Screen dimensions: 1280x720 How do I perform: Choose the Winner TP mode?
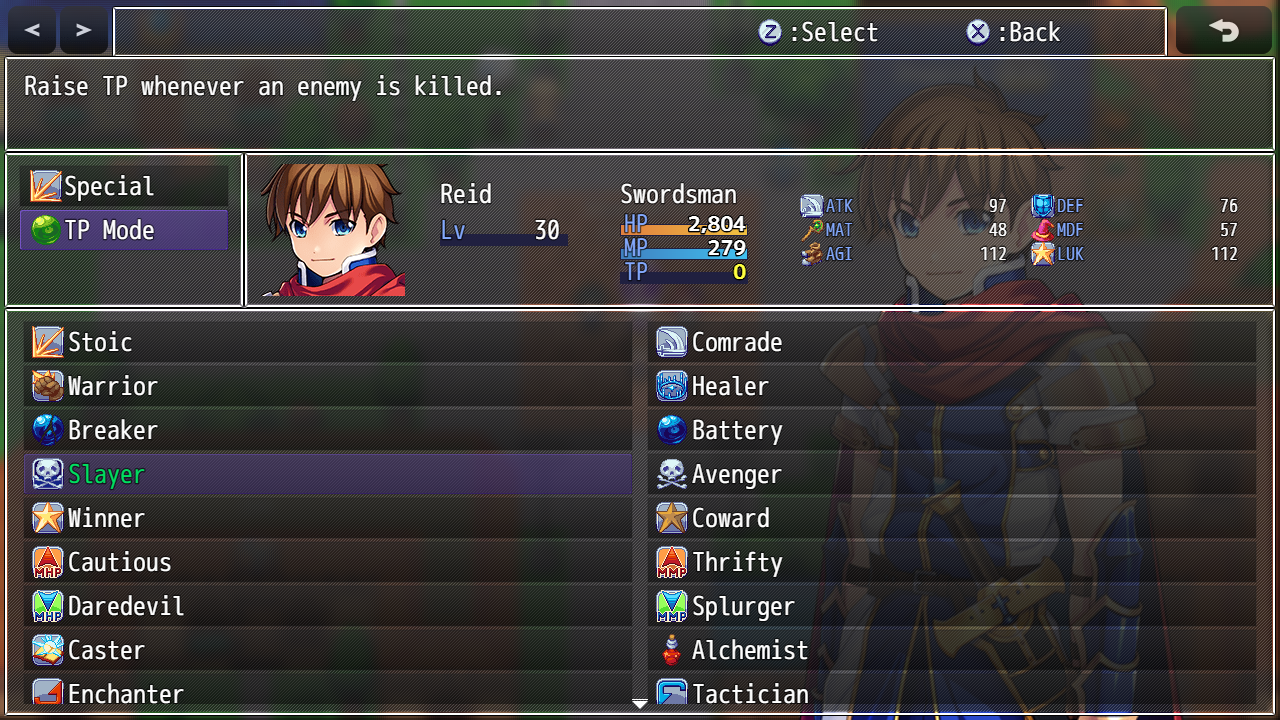(328, 519)
